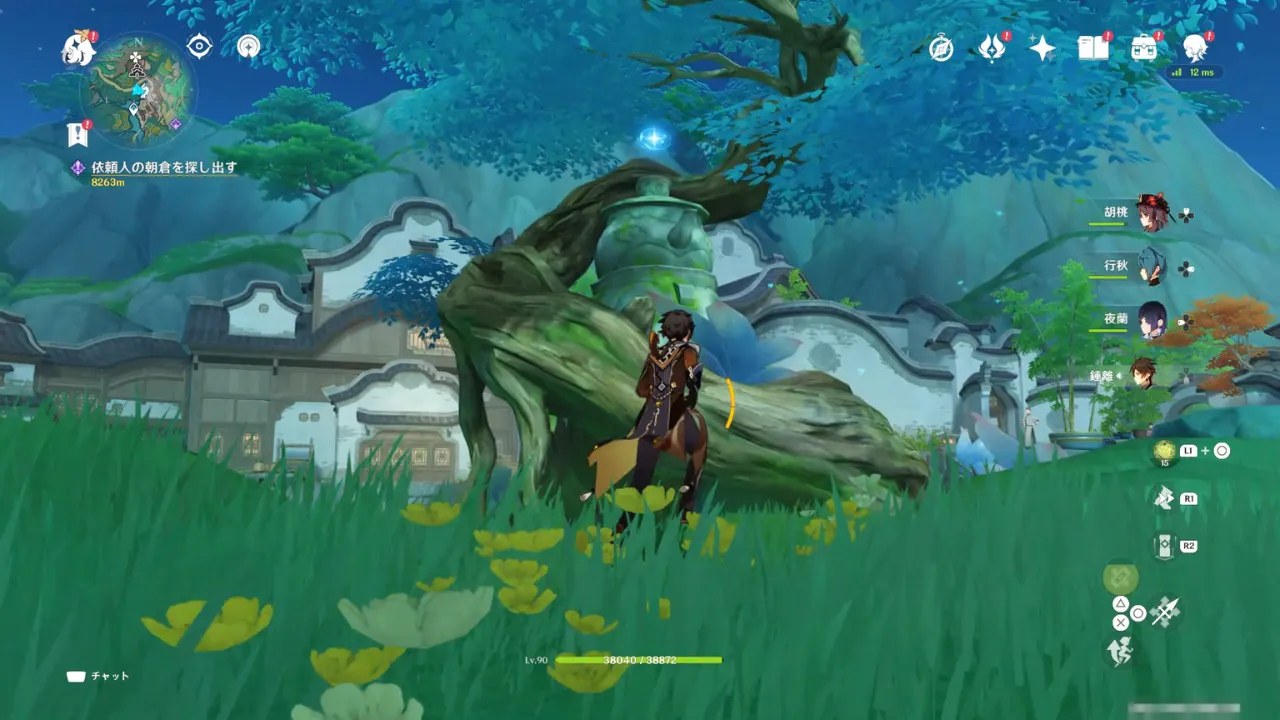Switch to party member 行秋

point(1150,267)
